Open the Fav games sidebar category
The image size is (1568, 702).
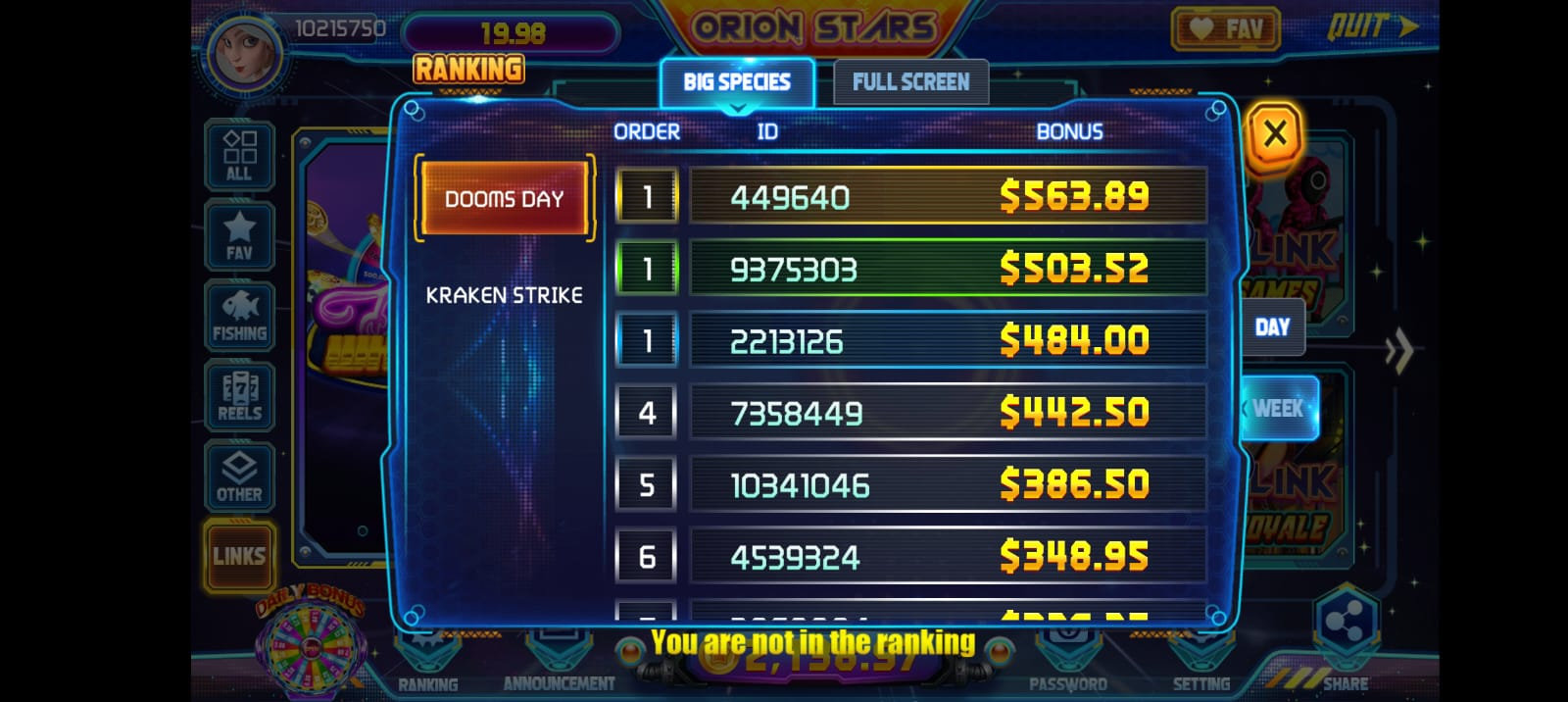pos(239,236)
